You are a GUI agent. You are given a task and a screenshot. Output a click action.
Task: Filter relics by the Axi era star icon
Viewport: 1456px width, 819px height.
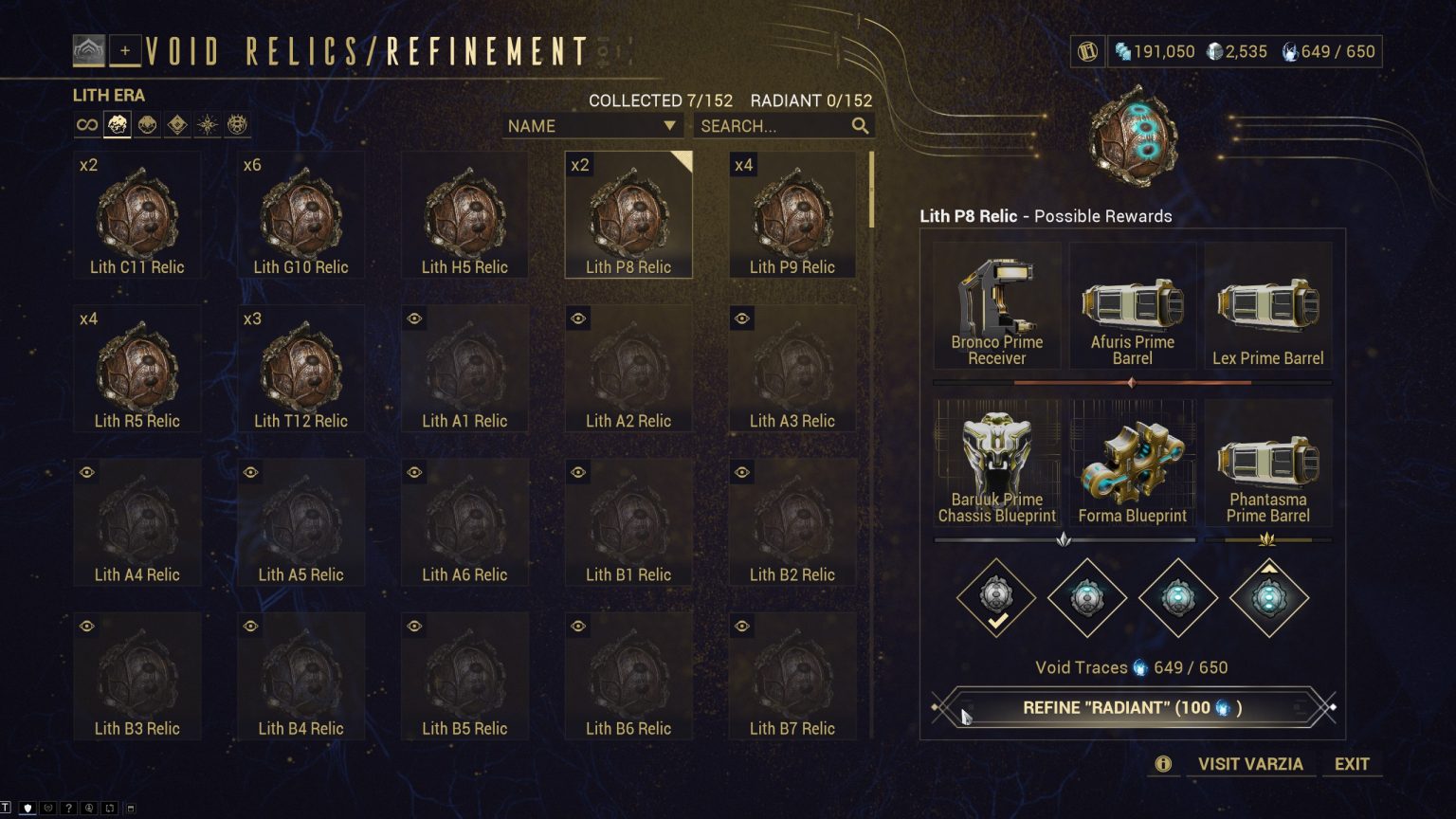click(208, 124)
